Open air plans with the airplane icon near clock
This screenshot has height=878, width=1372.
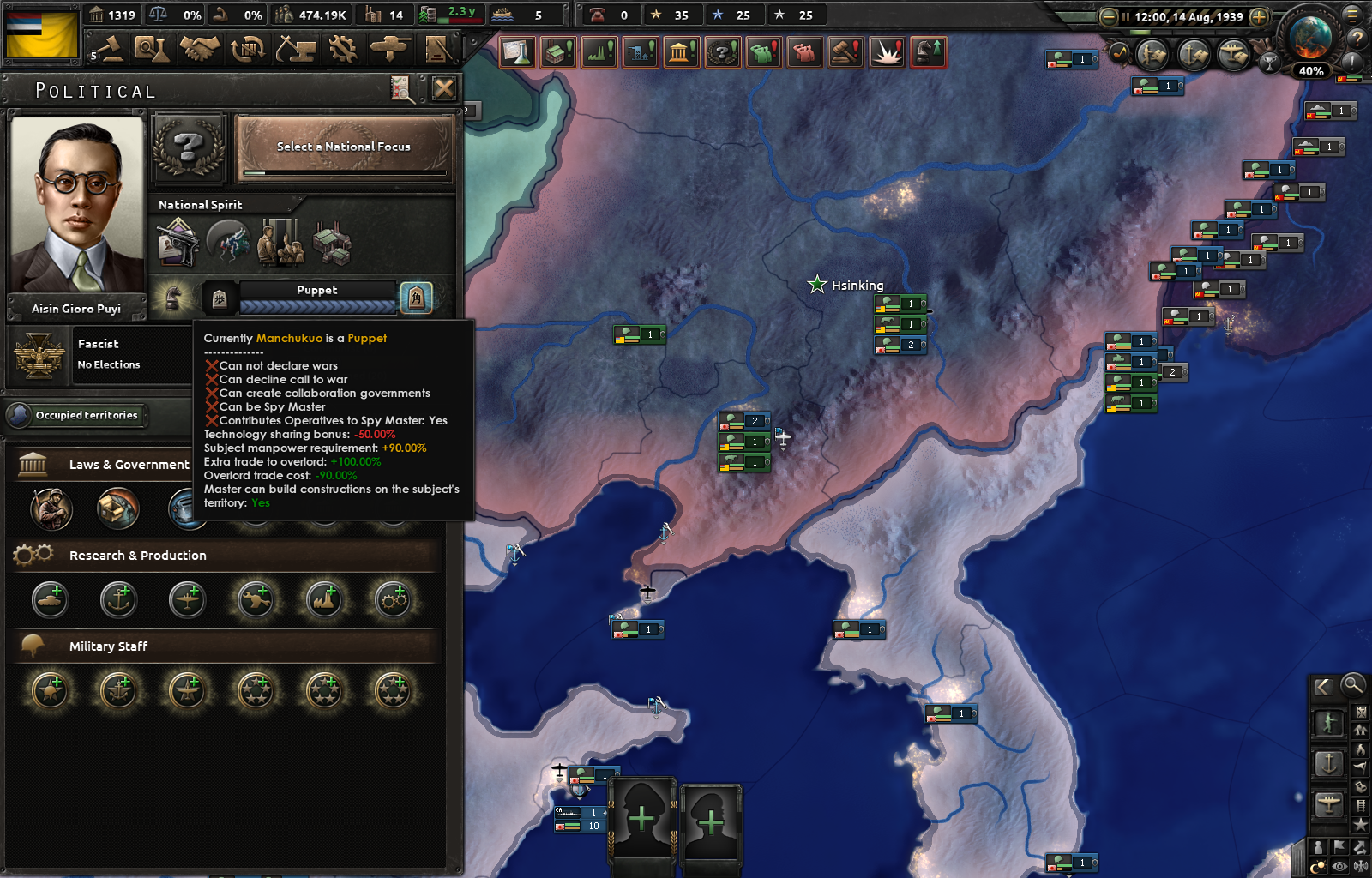(x=1233, y=54)
